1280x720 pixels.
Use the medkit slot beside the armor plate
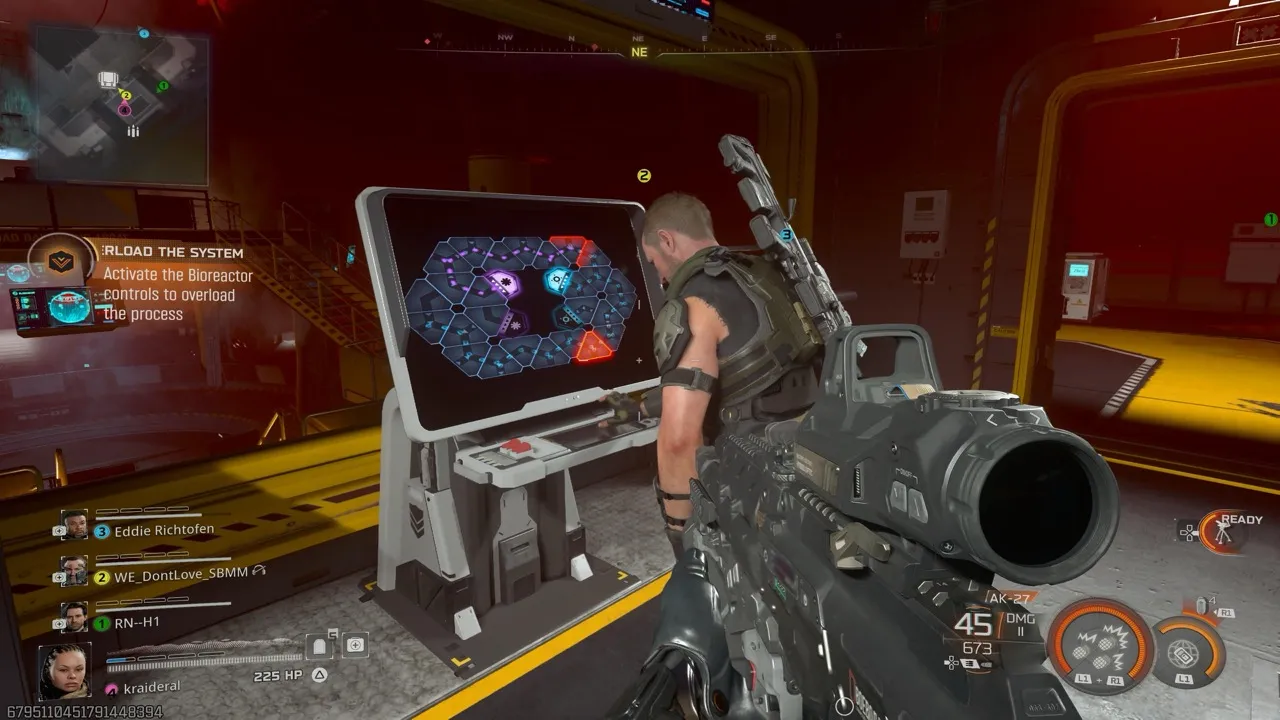(x=355, y=646)
